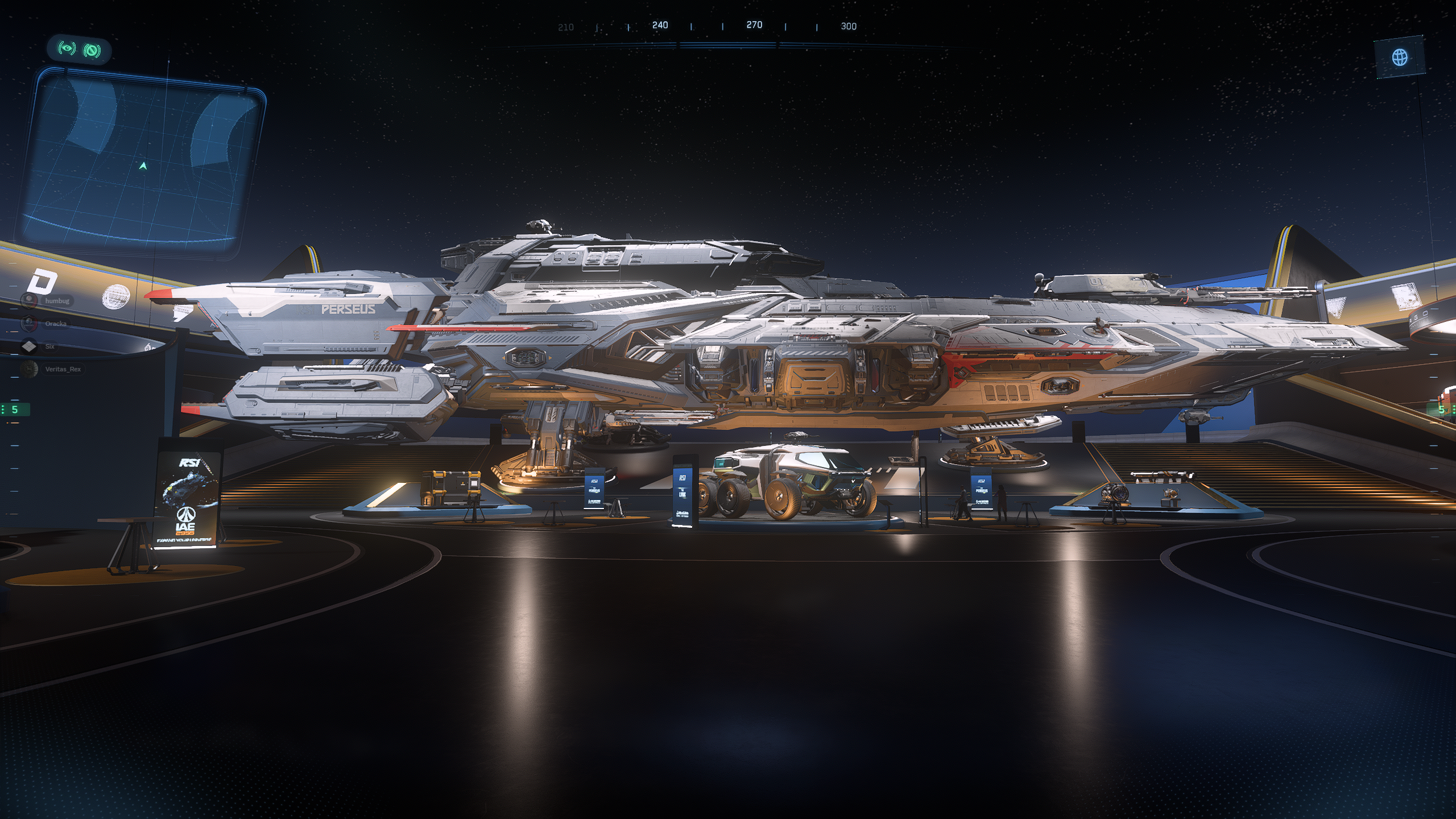Viewport: 1456px width, 819px height.
Task: Toggle the green eye visibility icon
Action: [x=68, y=49]
